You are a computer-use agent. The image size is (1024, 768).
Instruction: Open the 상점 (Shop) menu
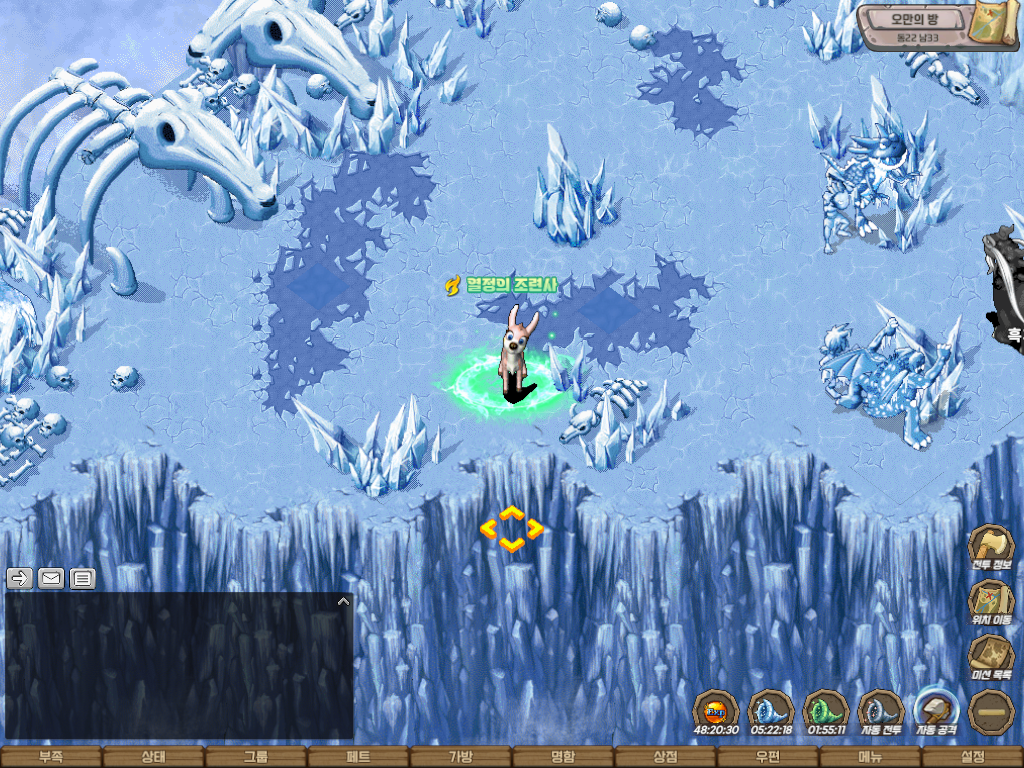pyautogui.click(x=665, y=758)
